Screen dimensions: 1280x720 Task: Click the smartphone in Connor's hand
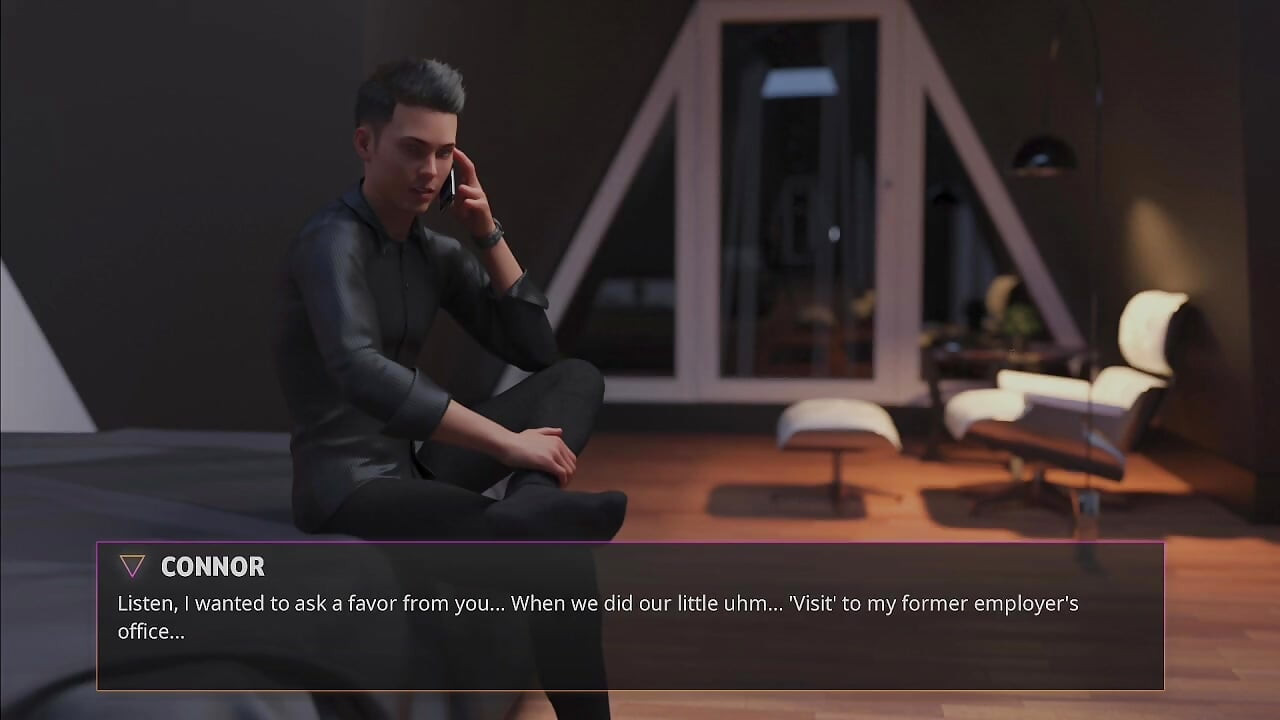[x=451, y=185]
